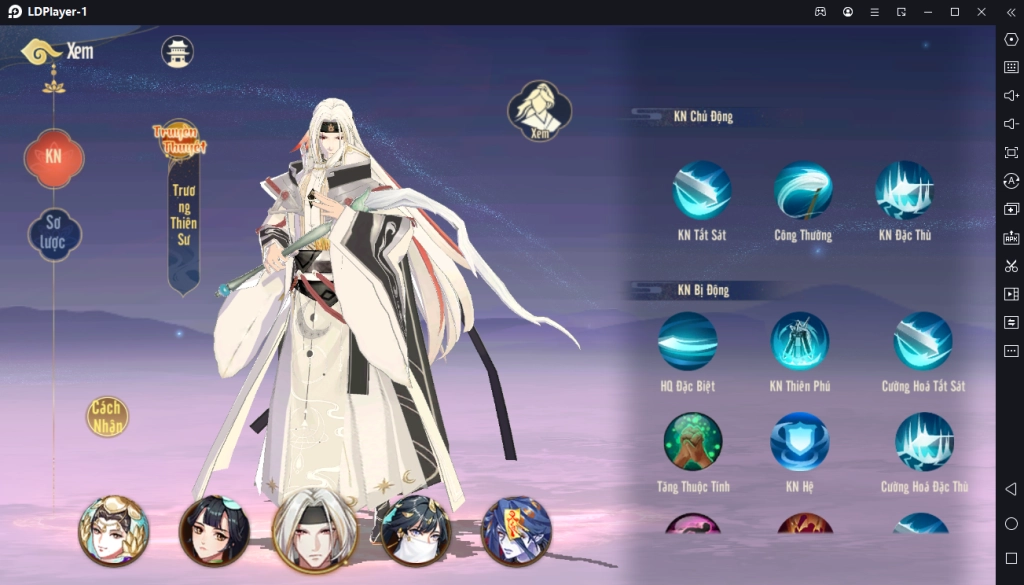View the KN Đặc Thù skill

pos(904,190)
